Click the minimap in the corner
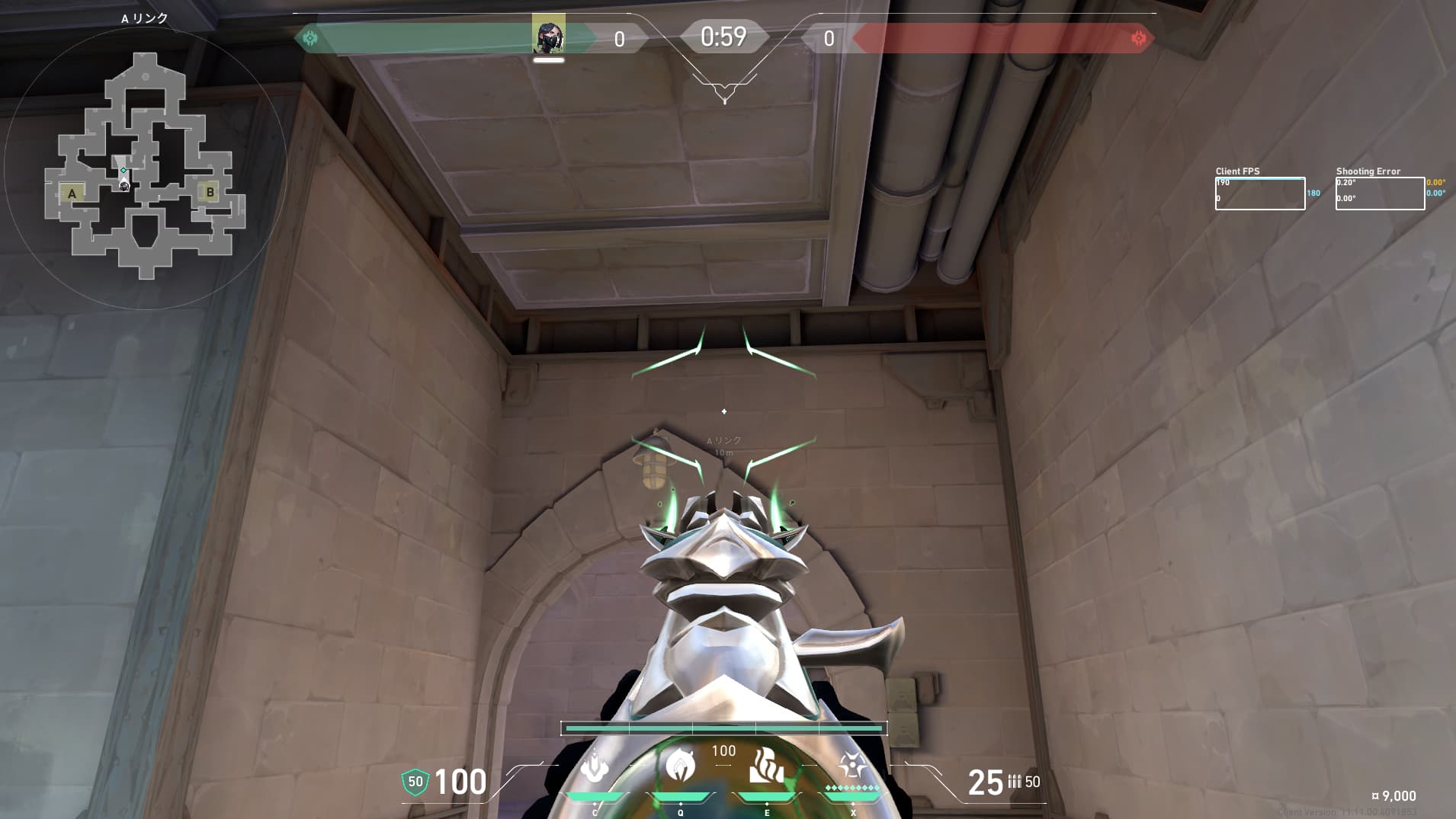Image resolution: width=1456 pixels, height=819 pixels. pyautogui.click(x=145, y=166)
